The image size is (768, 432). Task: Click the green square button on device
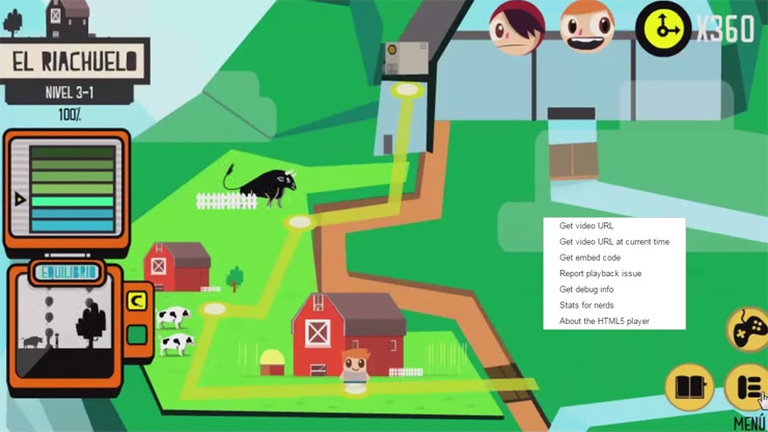click(137, 334)
